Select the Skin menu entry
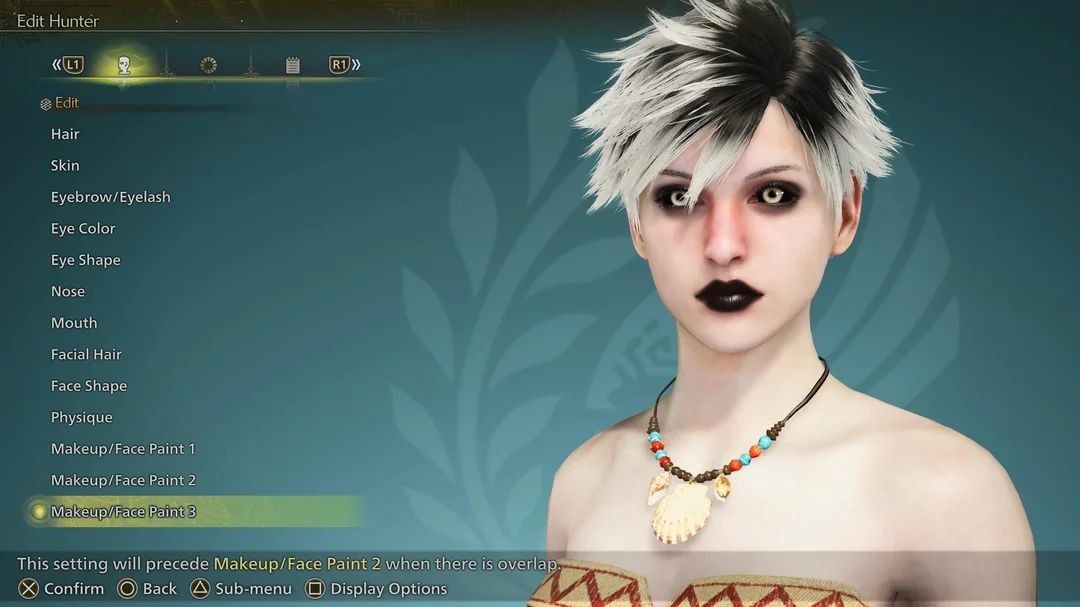The width and height of the screenshot is (1080, 607). (x=65, y=166)
